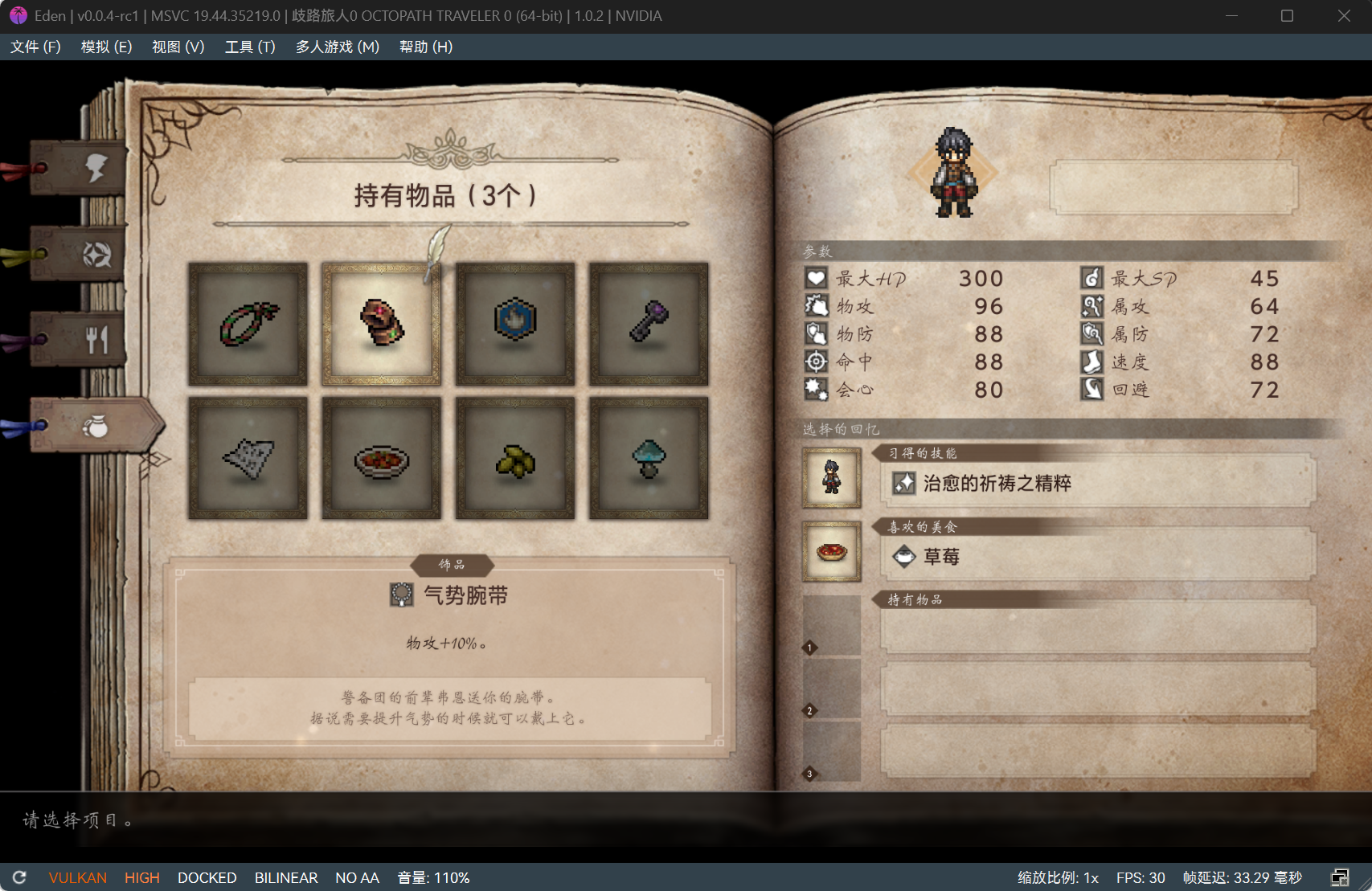Image resolution: width=1372 pixels, height=891 pixels.
Task: Toggle BILINEAR filtering in the status bar
Action: click(x=286, y=877)
